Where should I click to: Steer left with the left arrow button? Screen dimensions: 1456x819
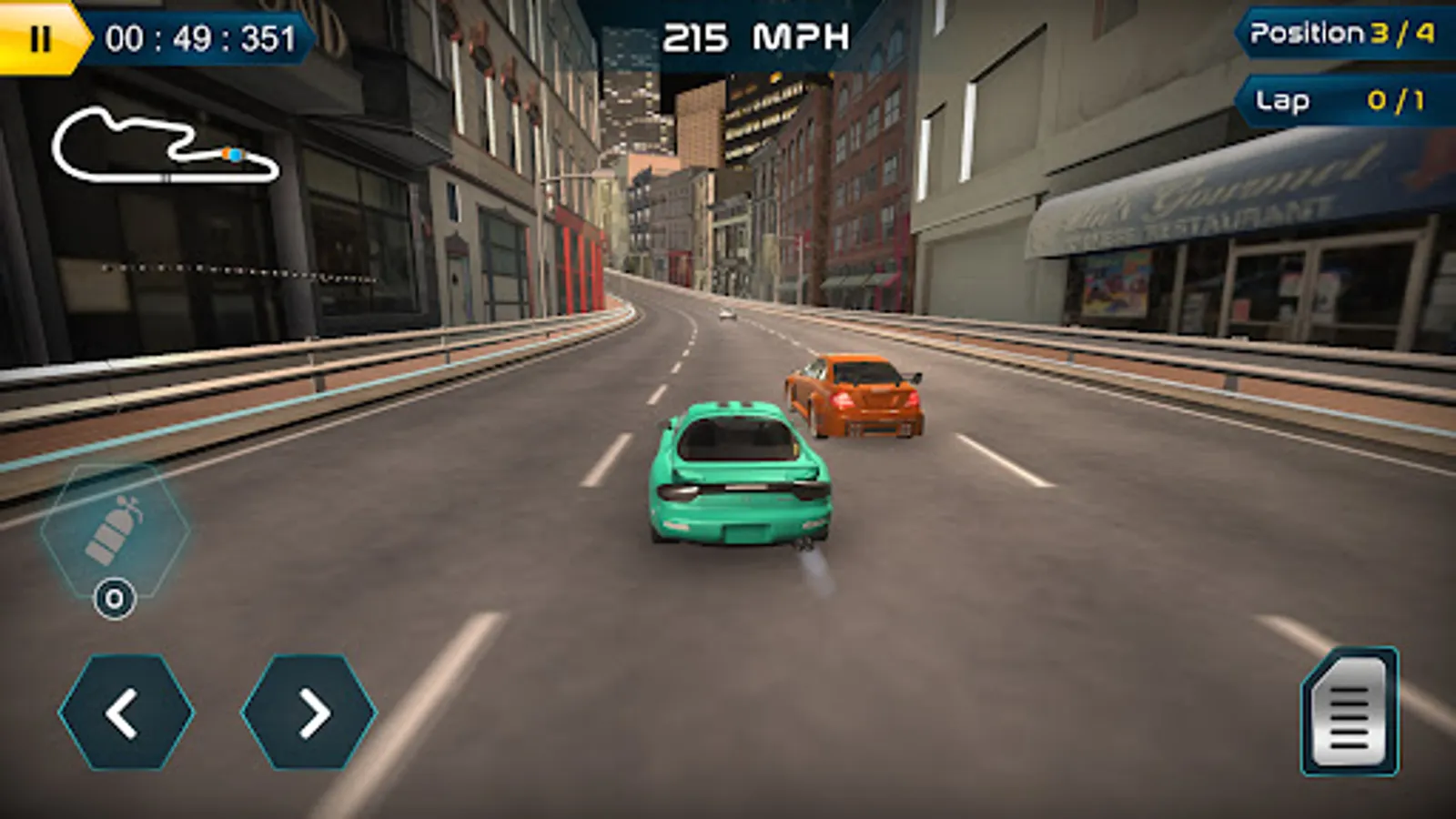[x=126, y=712]
